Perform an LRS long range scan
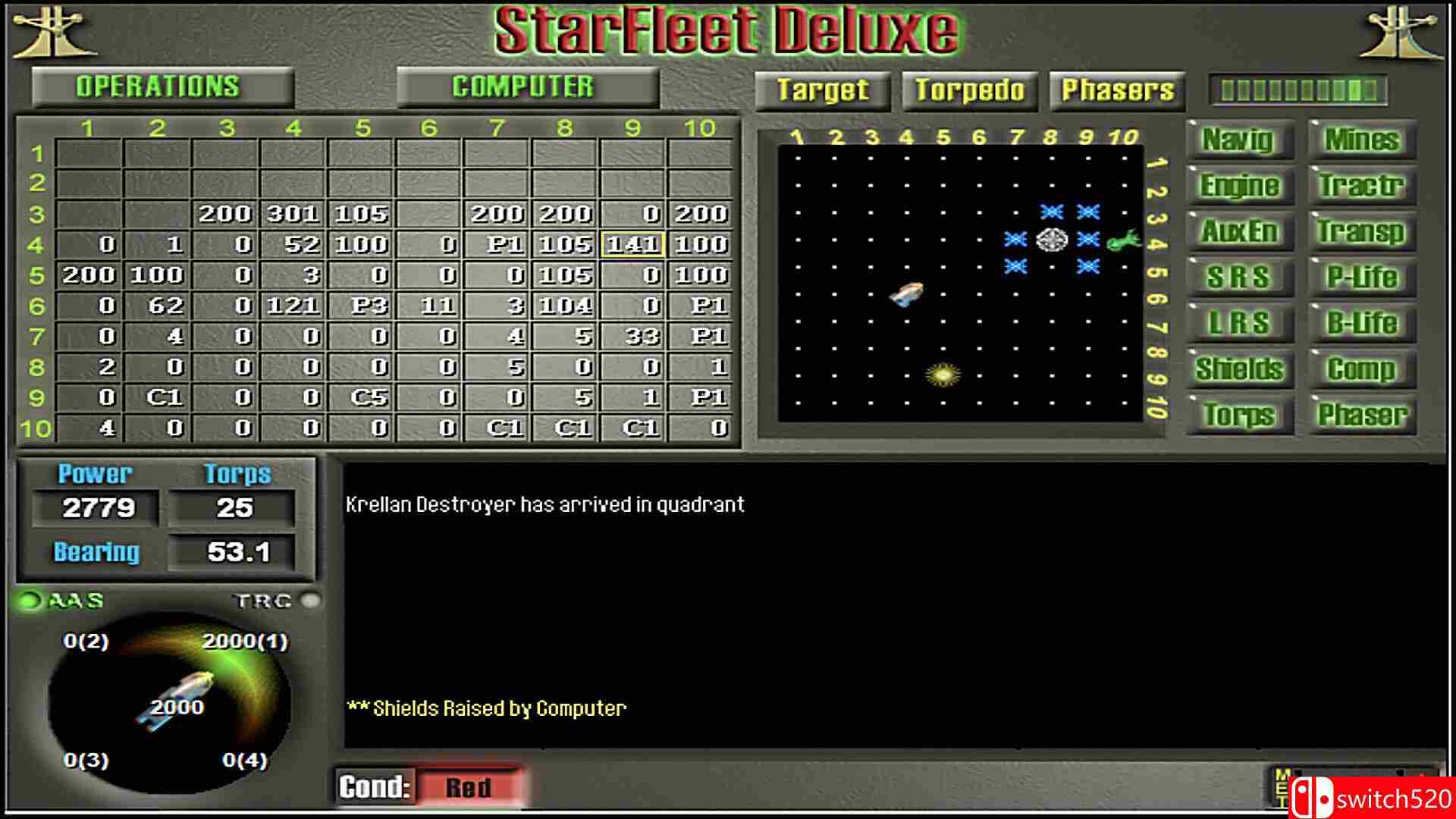The width and height of the screenshot is (1456, 819). pos(1239,322)
